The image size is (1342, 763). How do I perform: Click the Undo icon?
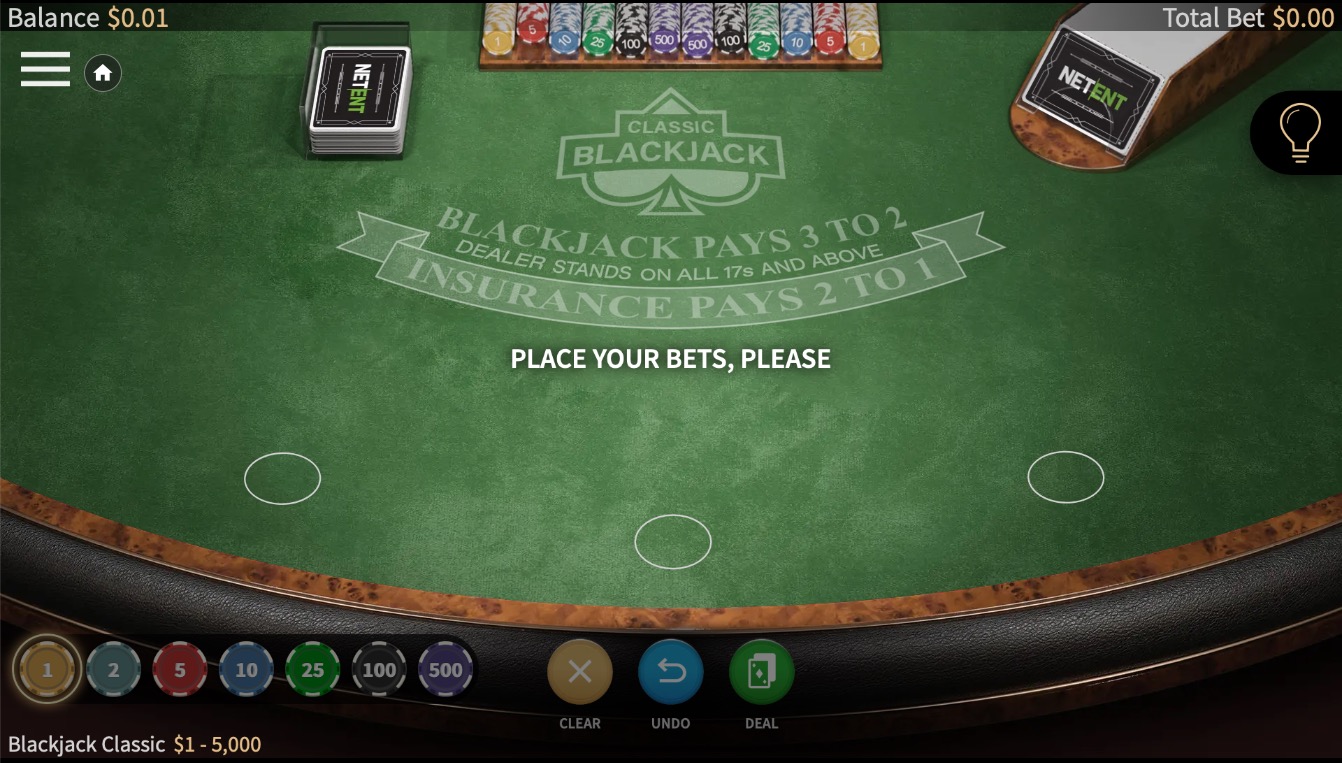670,672
